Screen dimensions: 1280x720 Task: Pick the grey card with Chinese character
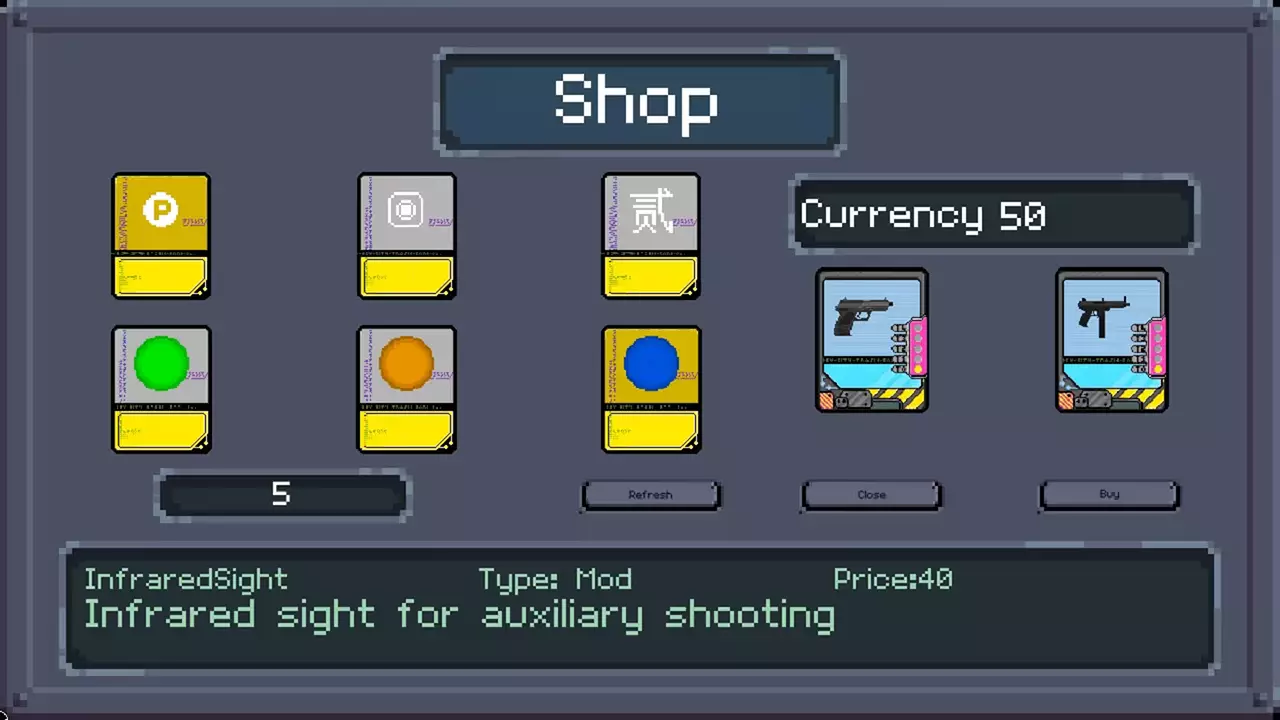click(x=651, y=236)
